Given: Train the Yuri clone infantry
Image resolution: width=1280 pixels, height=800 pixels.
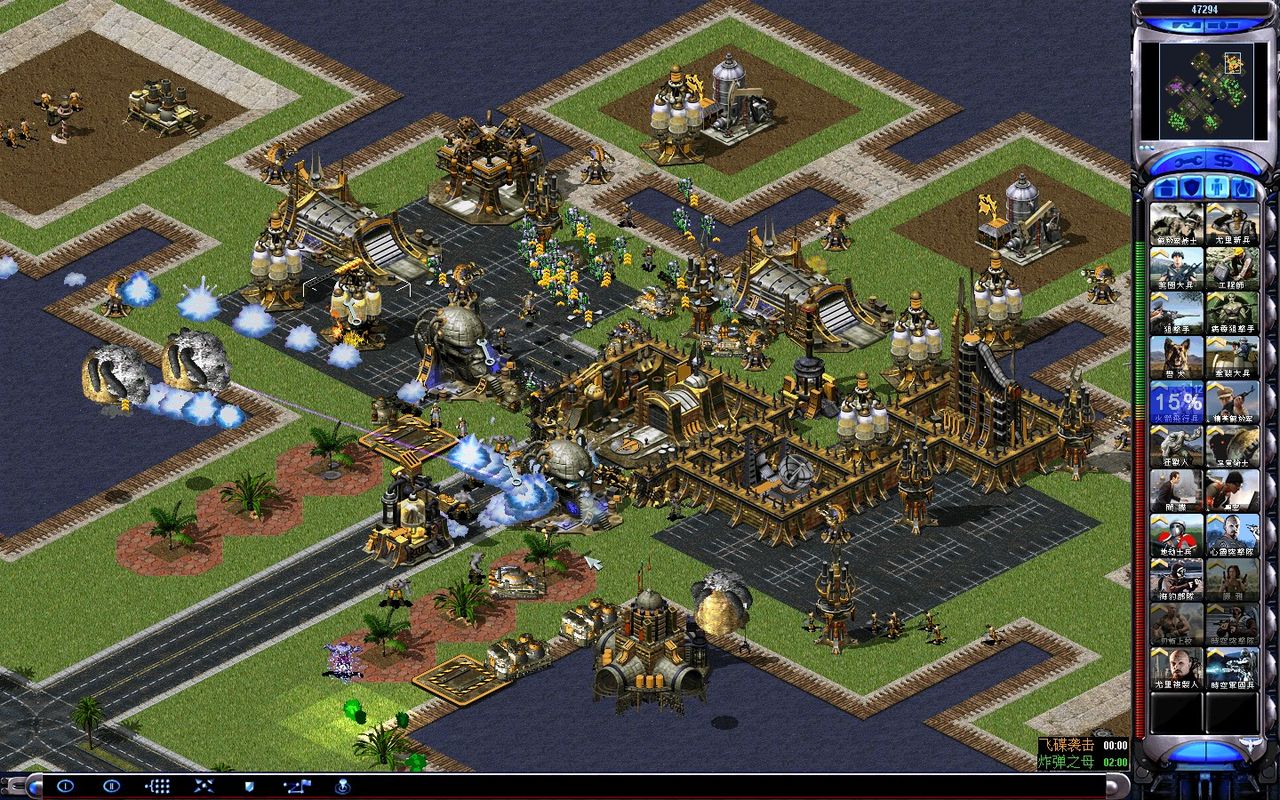Looking at the screenshot, I should [x=1176, y=672].
